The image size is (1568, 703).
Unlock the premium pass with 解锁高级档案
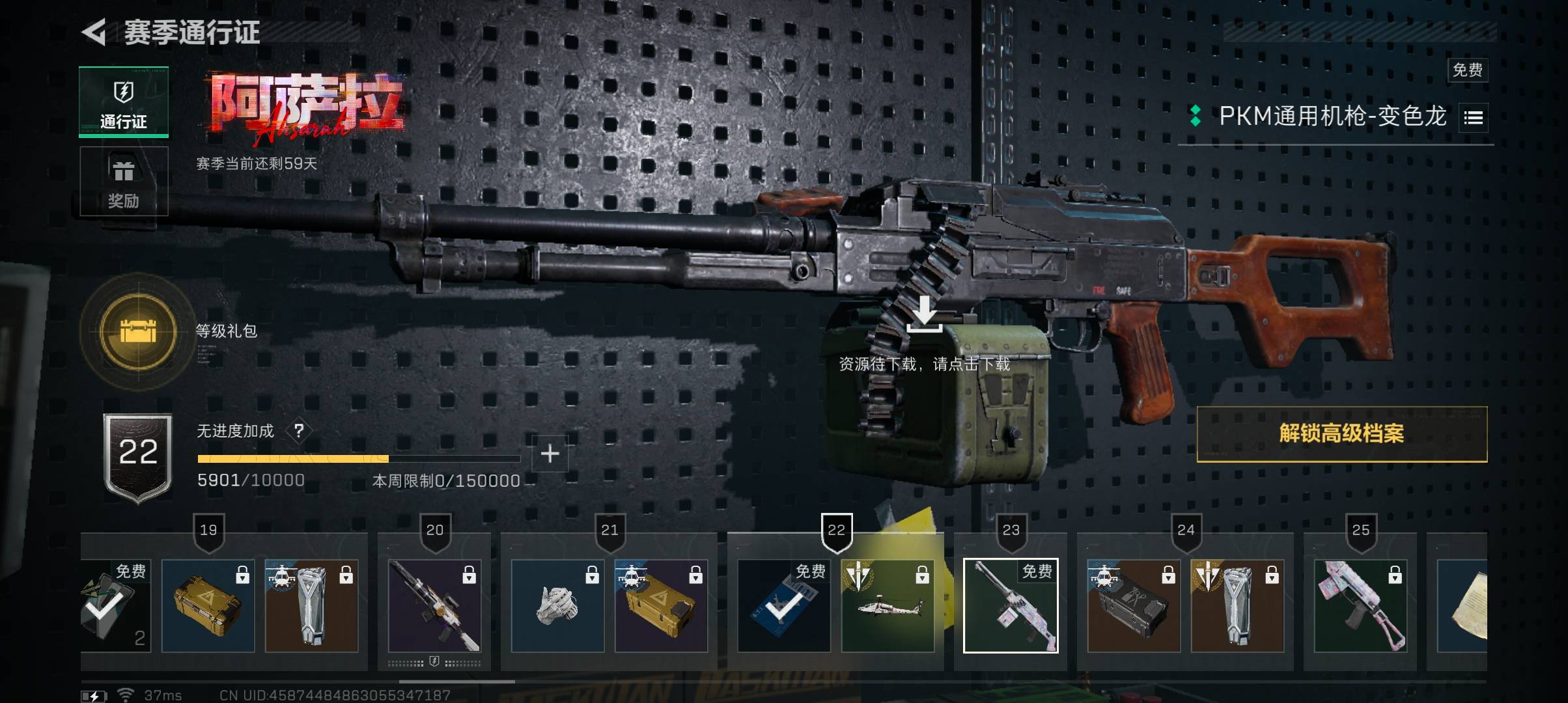tap(1341, 434)
